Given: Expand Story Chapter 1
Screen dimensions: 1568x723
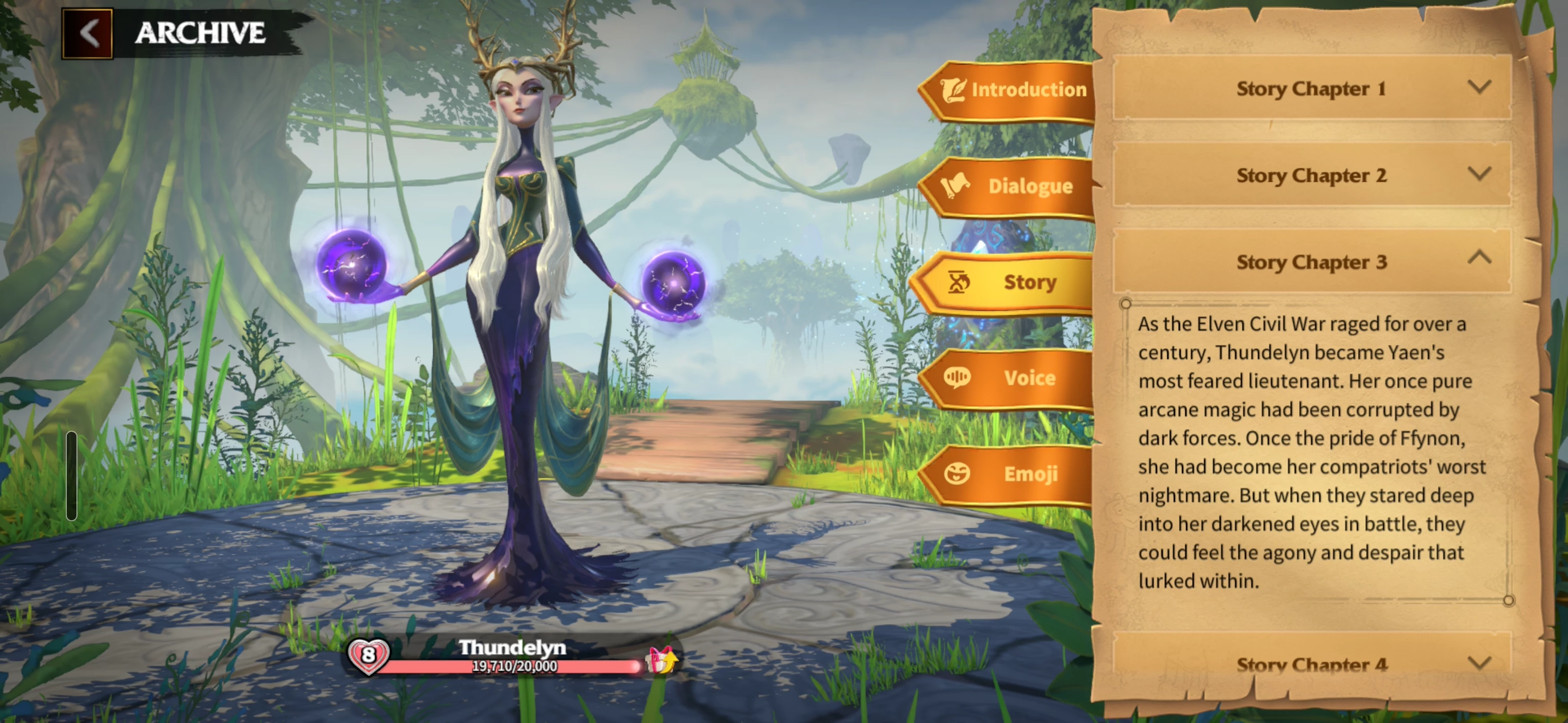Looking at the screenshot, I should [x=1311, y=88].
